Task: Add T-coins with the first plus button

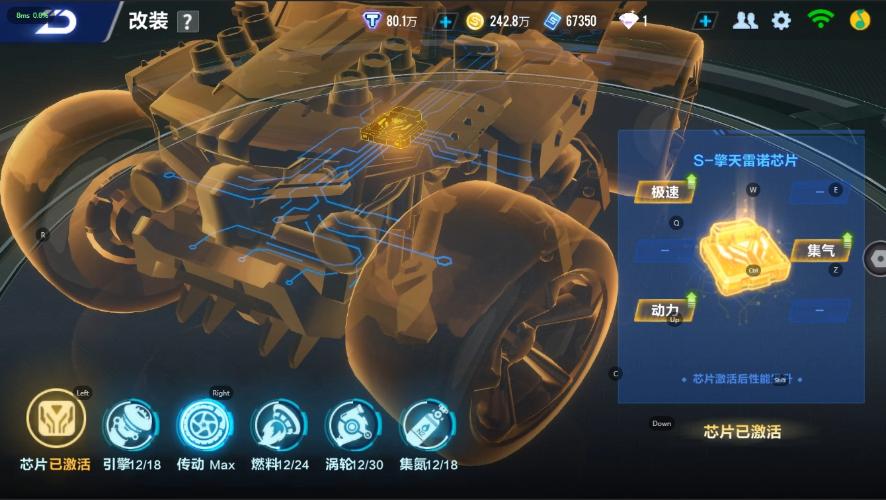Action: coord(445,21)
